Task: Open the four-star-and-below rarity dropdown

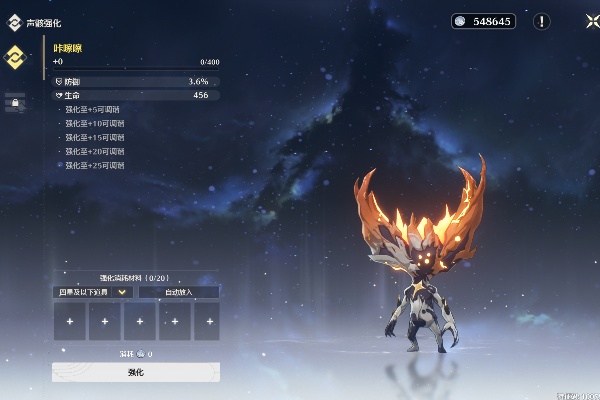Action: (93, 292)
